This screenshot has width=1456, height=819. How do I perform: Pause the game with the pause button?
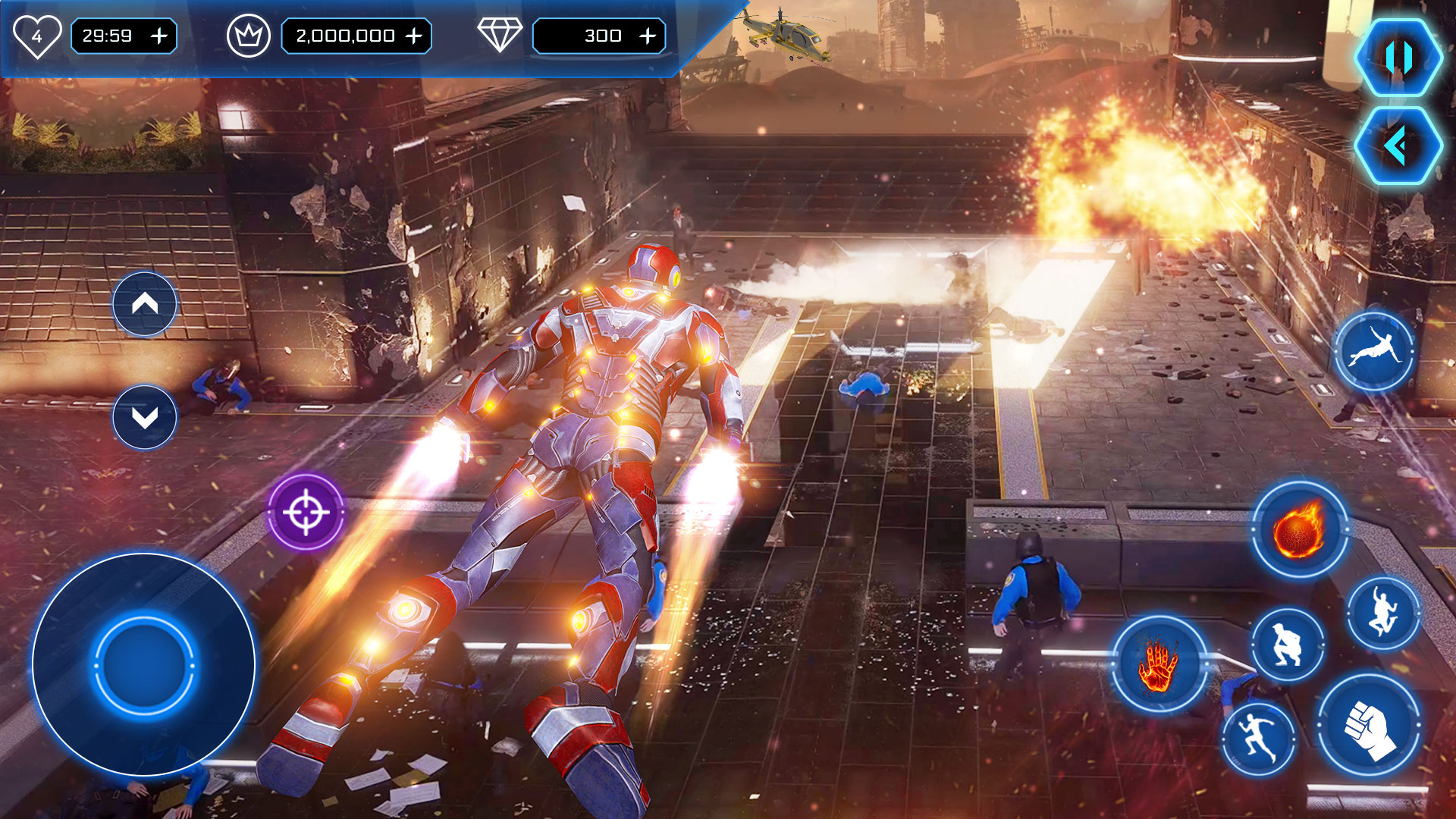pos(1398,58)
